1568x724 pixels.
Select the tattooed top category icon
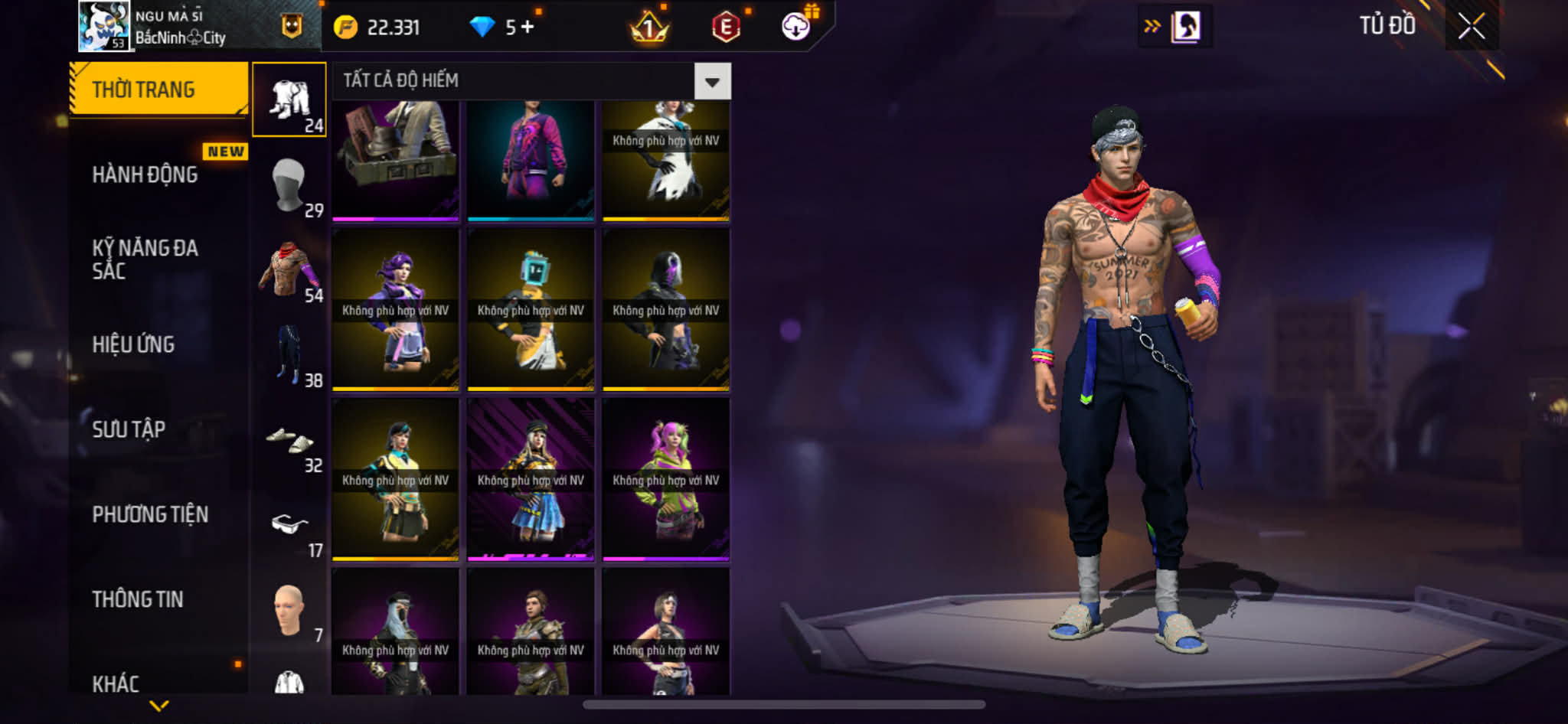[x=289, y=271]
